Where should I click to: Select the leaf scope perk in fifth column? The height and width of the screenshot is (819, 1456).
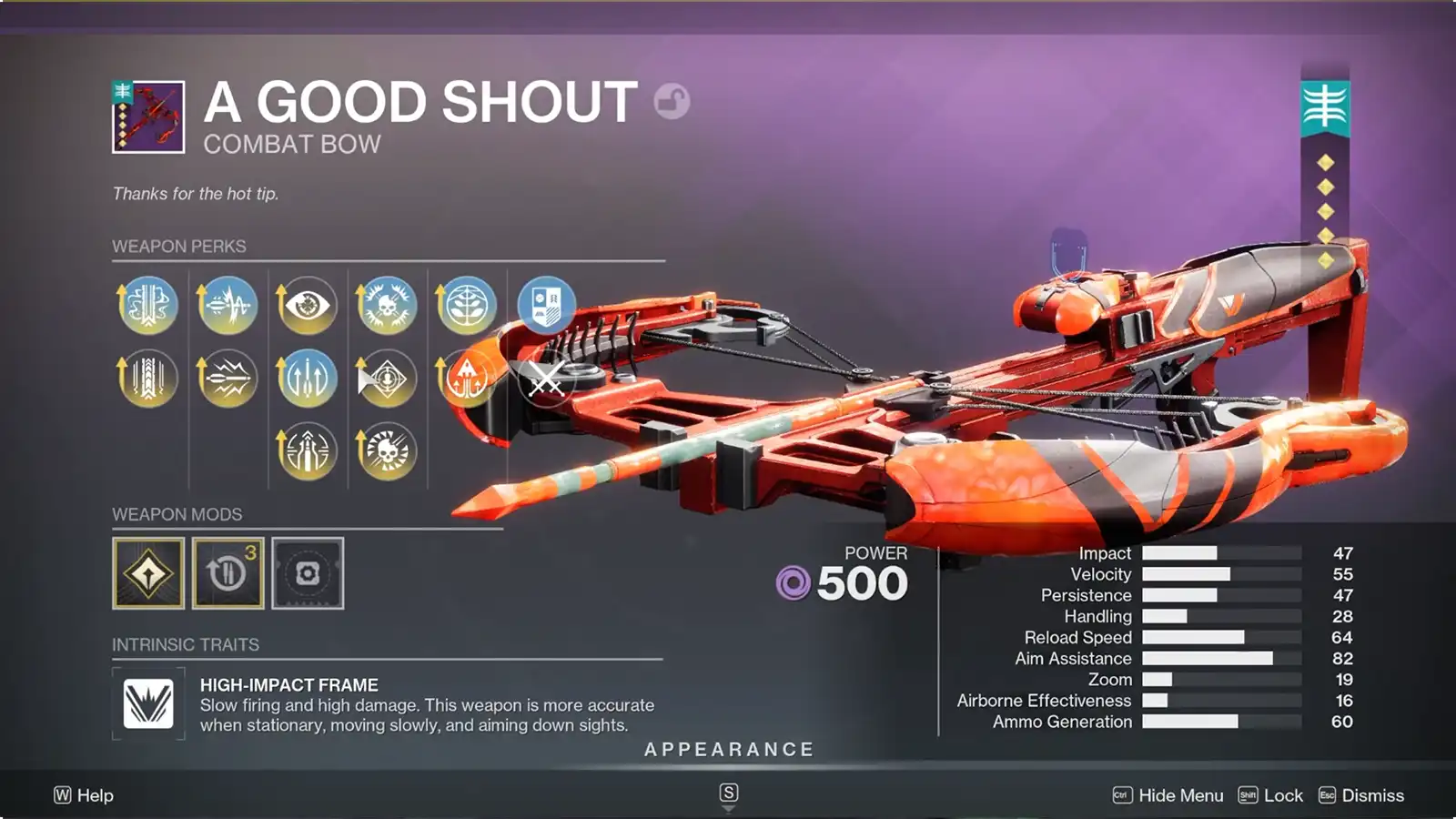[468, 306]
